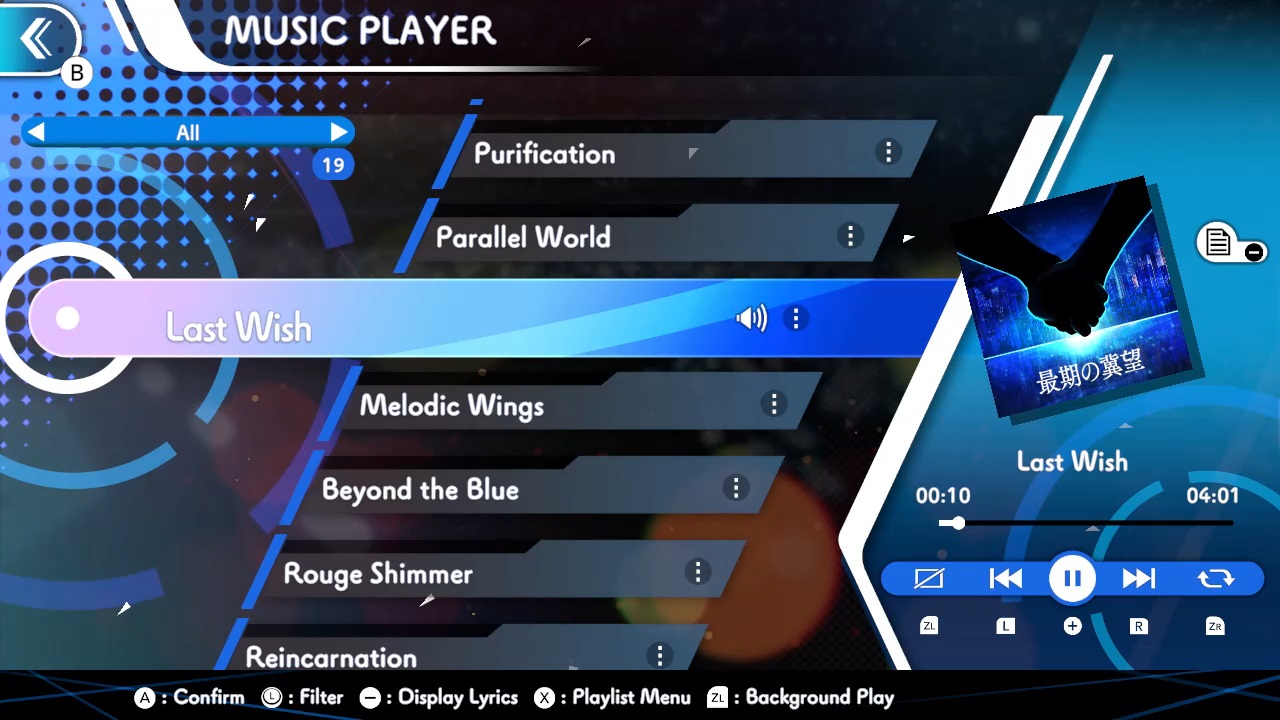Select the All songs filter tab

[188, 132]
